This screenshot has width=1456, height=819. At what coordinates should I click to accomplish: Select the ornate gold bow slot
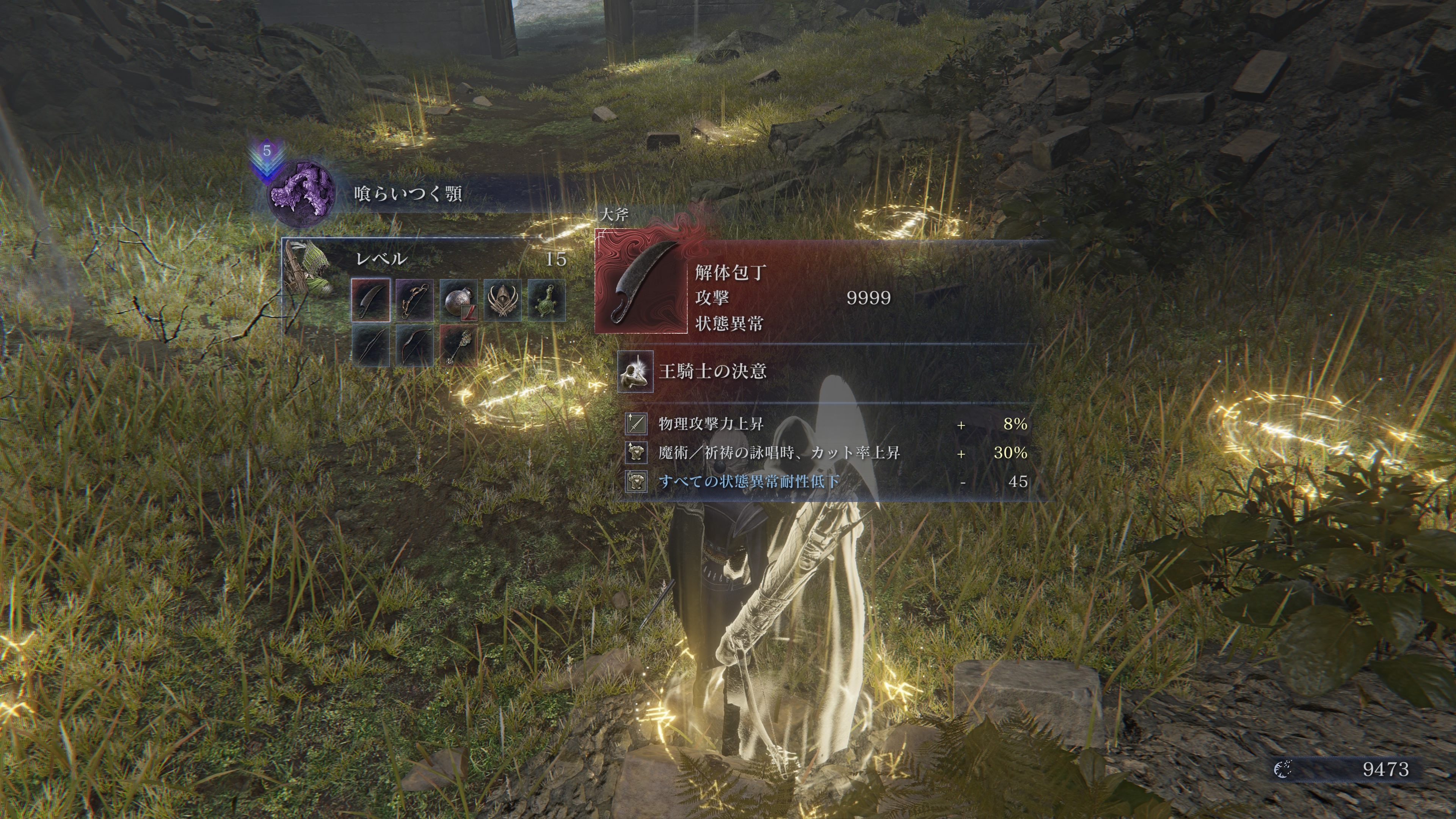coord(414,300)
